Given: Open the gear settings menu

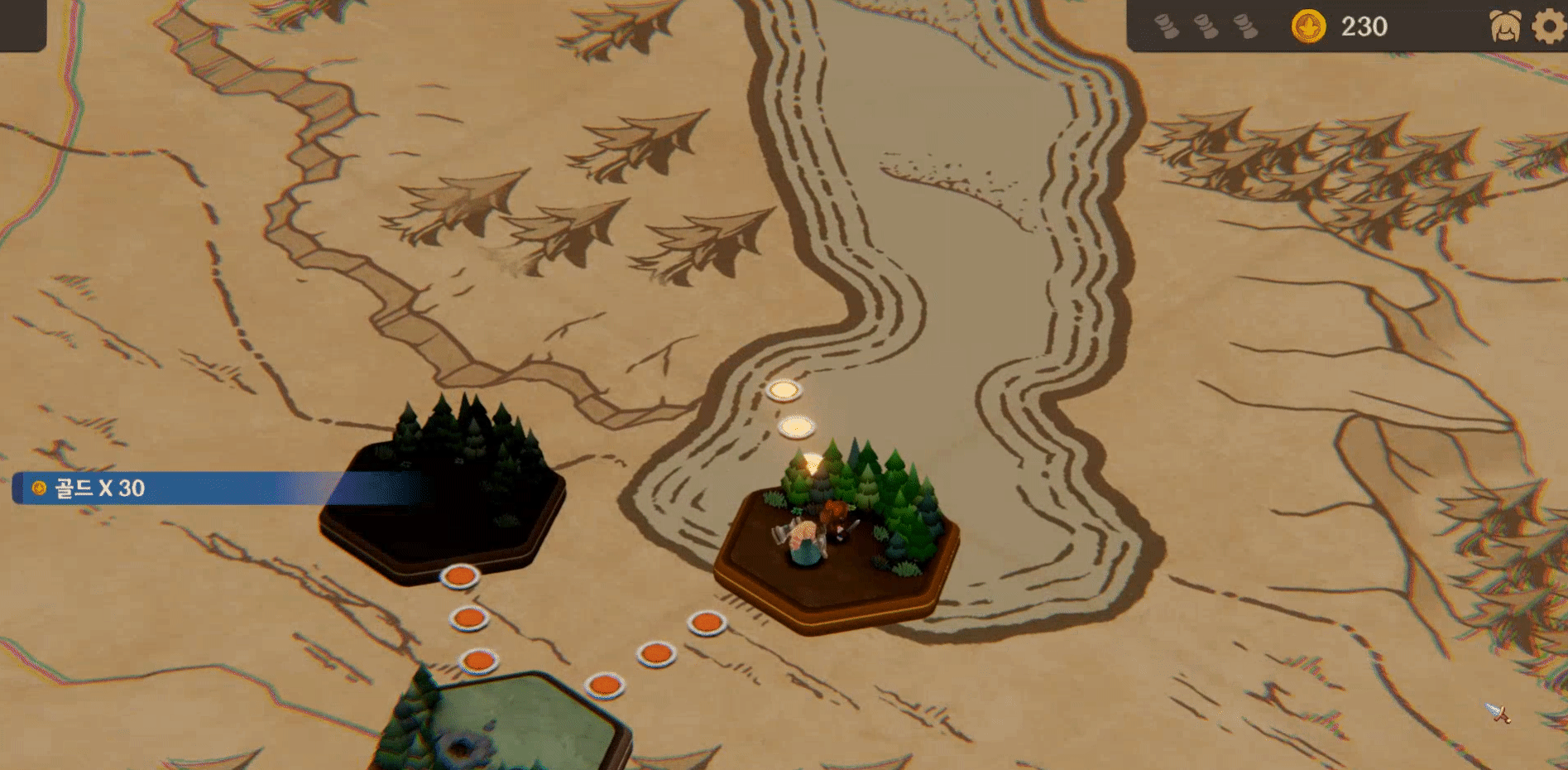Looking at the screenshot, I should 1549,26.
